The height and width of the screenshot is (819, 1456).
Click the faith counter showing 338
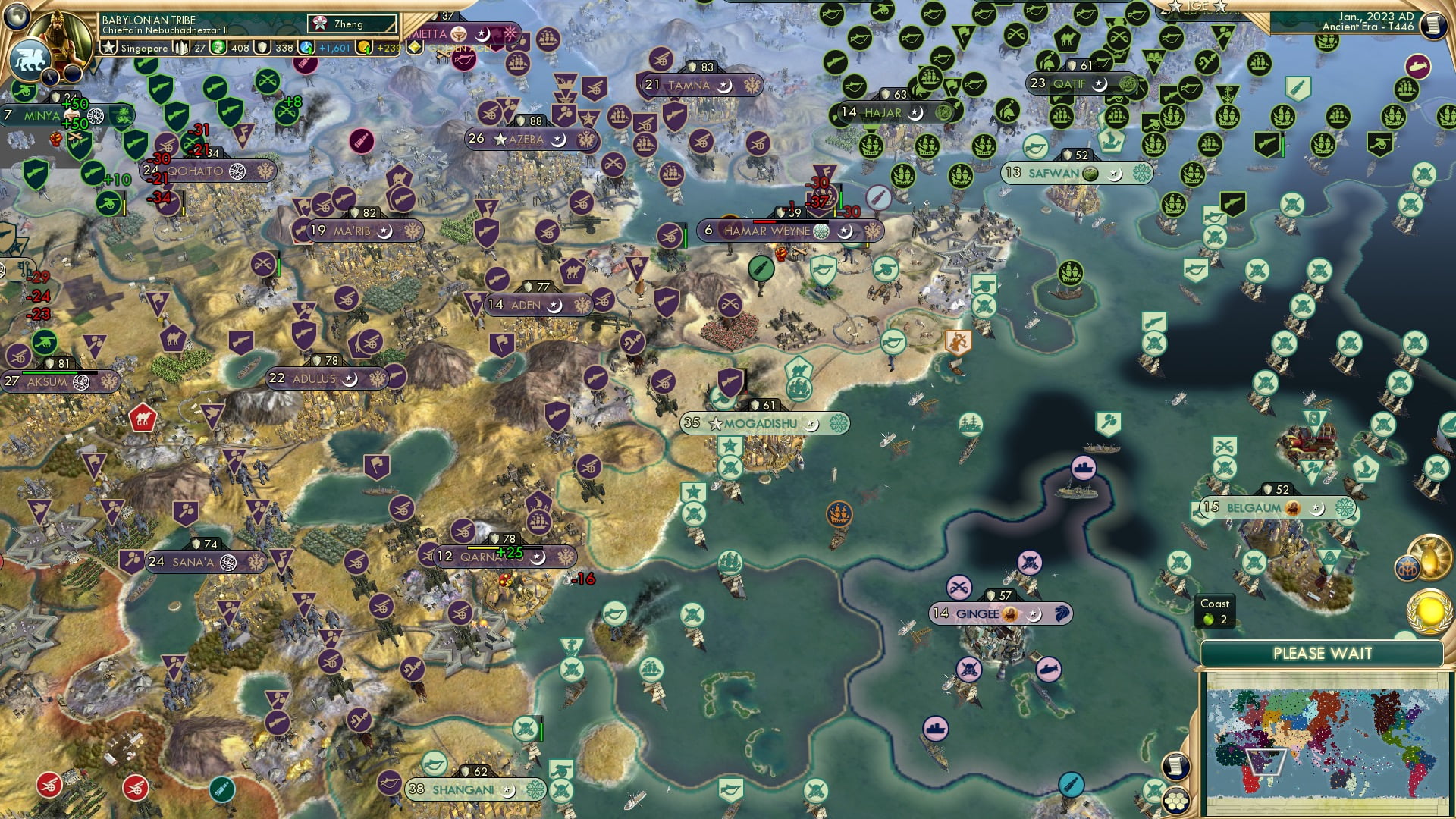283,48
